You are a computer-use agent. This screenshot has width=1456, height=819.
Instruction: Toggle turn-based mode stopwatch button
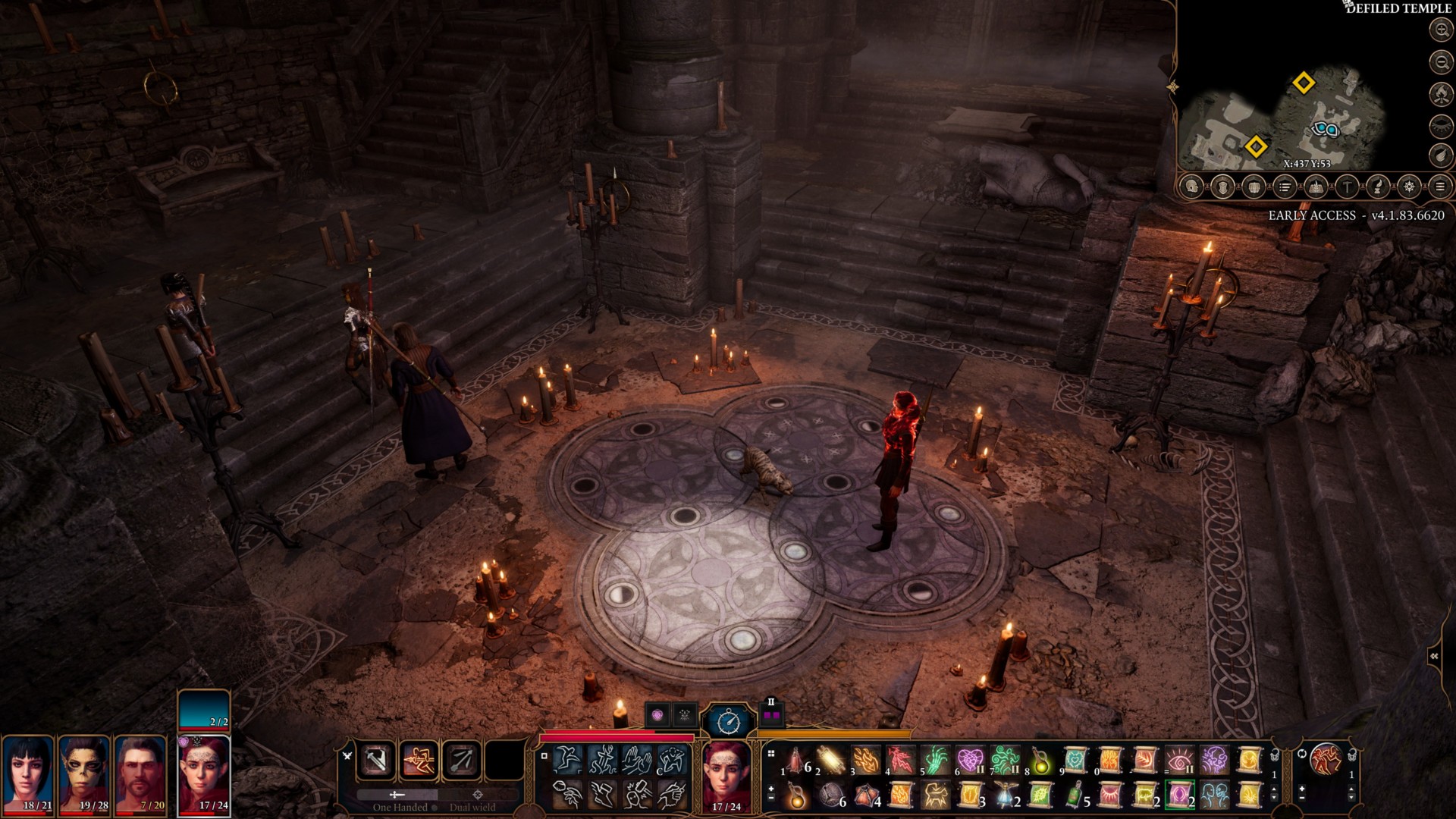726,720
